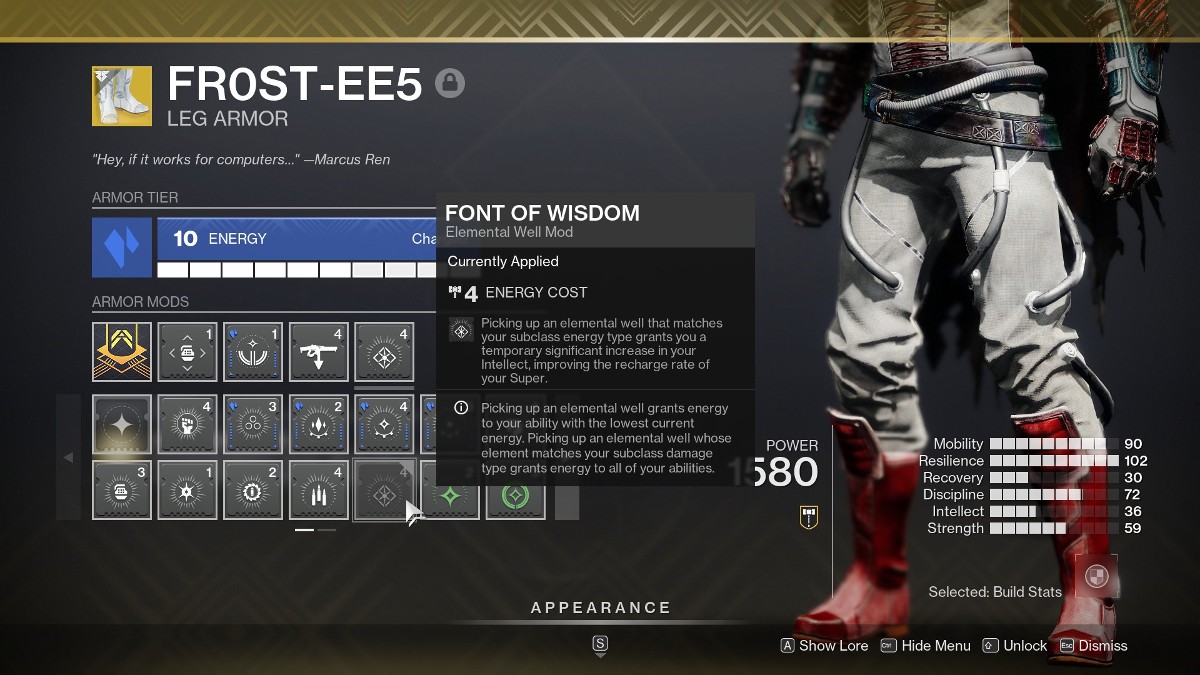The width and height of the screenshot is (1200, 675).
Task: Click the hammer masterwork badge under Power
Action: [x=809, y=517]
